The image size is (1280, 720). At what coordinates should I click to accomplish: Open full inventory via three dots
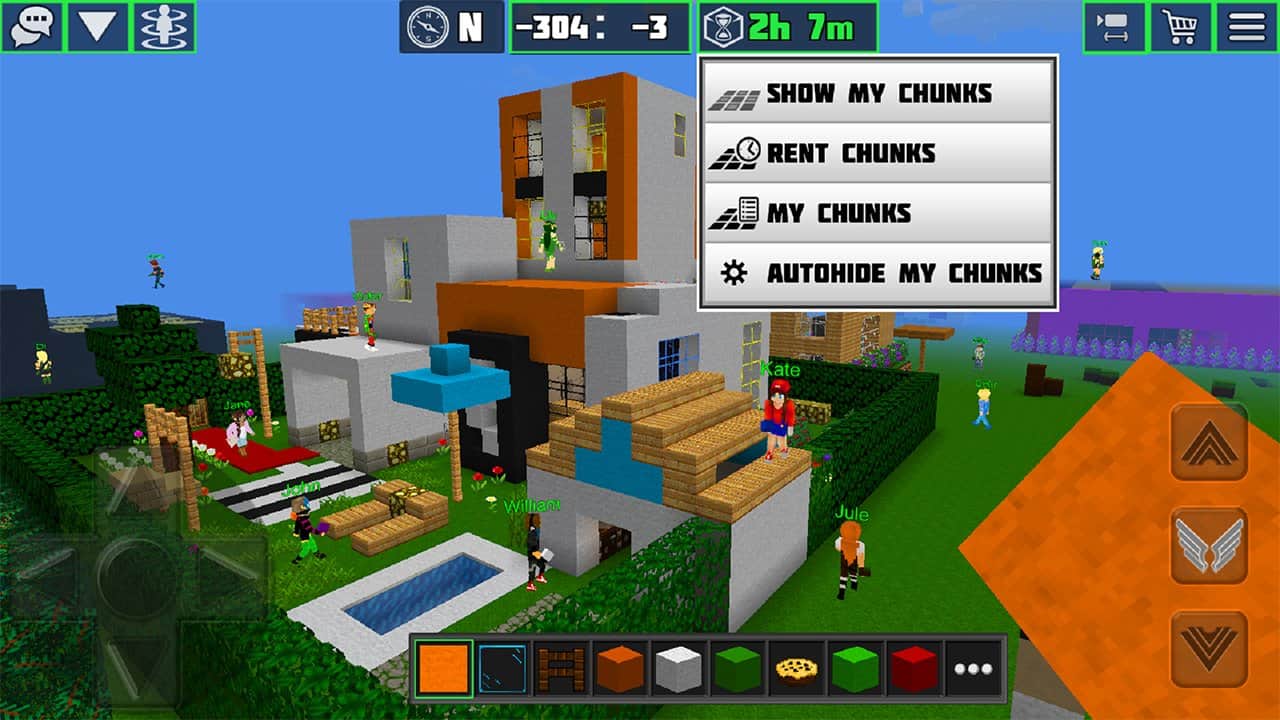973,668
